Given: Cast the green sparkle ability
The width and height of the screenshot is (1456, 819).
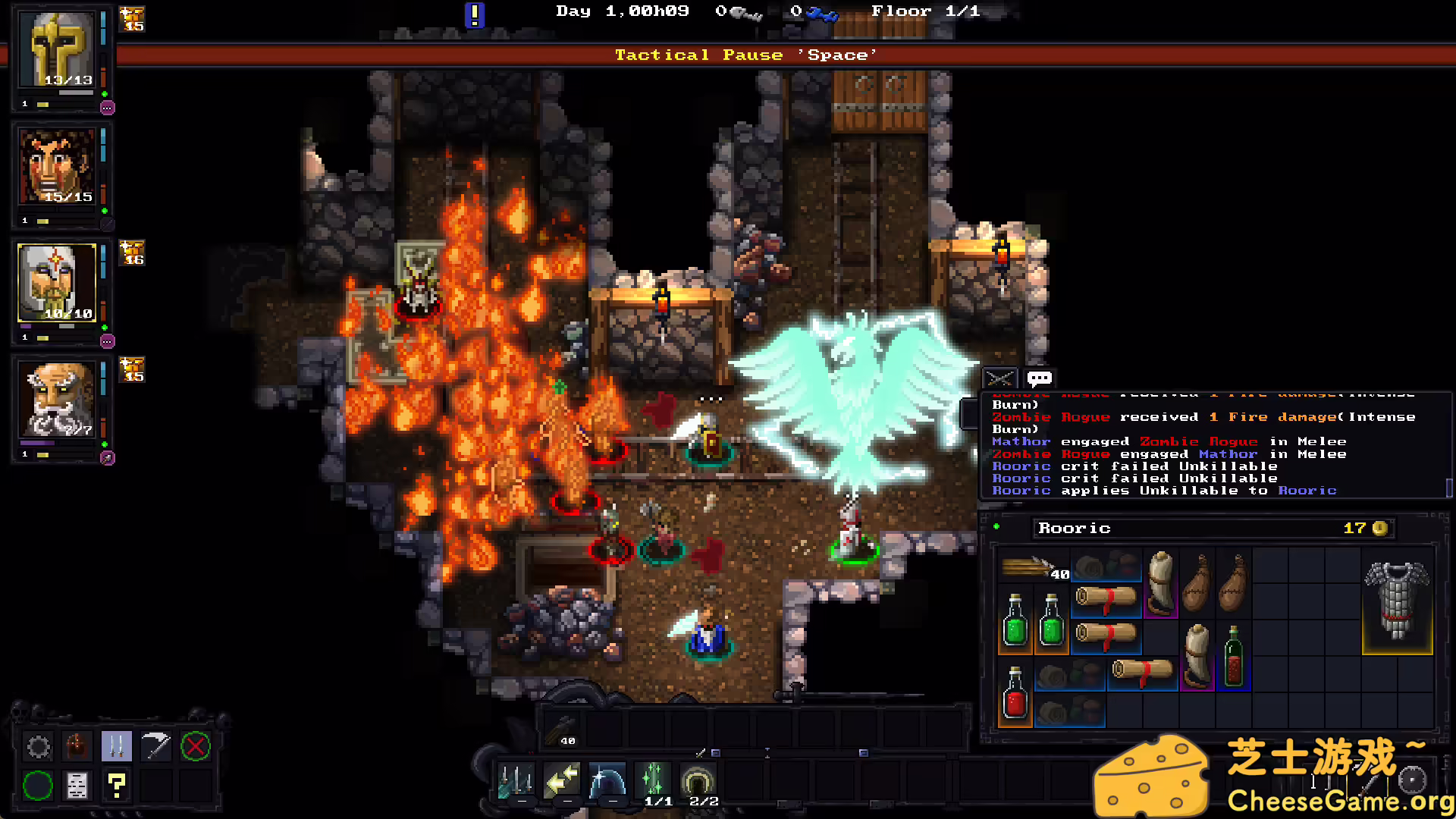Looking at the screenshot, I should coord(653,780).
